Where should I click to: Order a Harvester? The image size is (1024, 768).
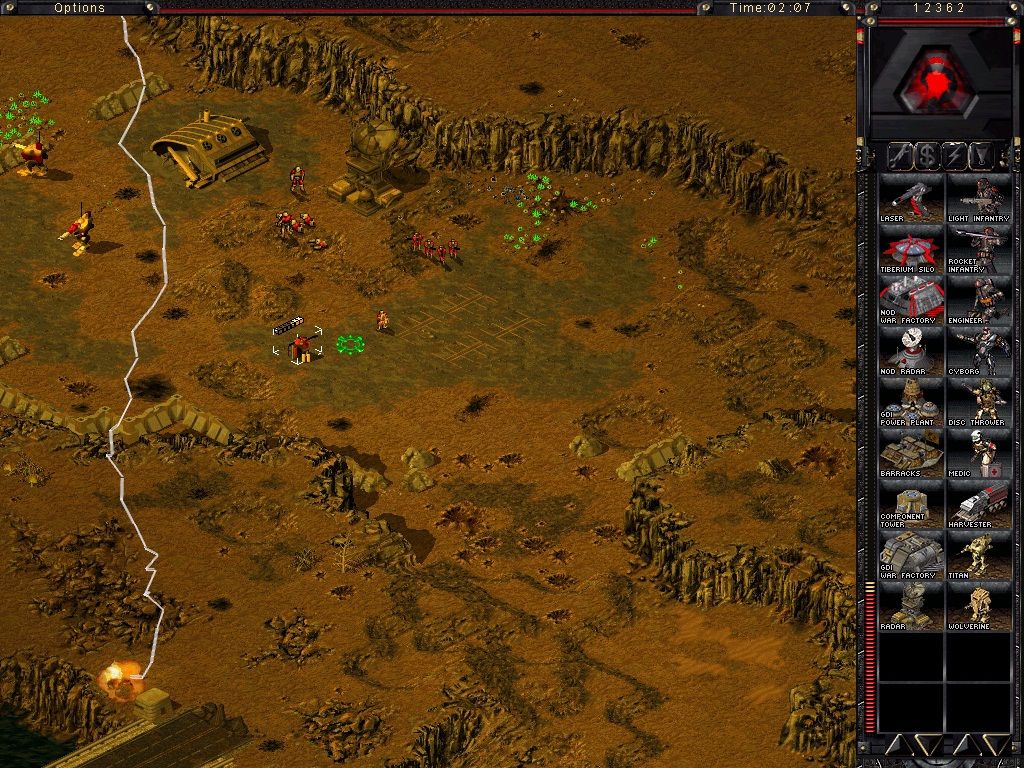coord(979,505)
